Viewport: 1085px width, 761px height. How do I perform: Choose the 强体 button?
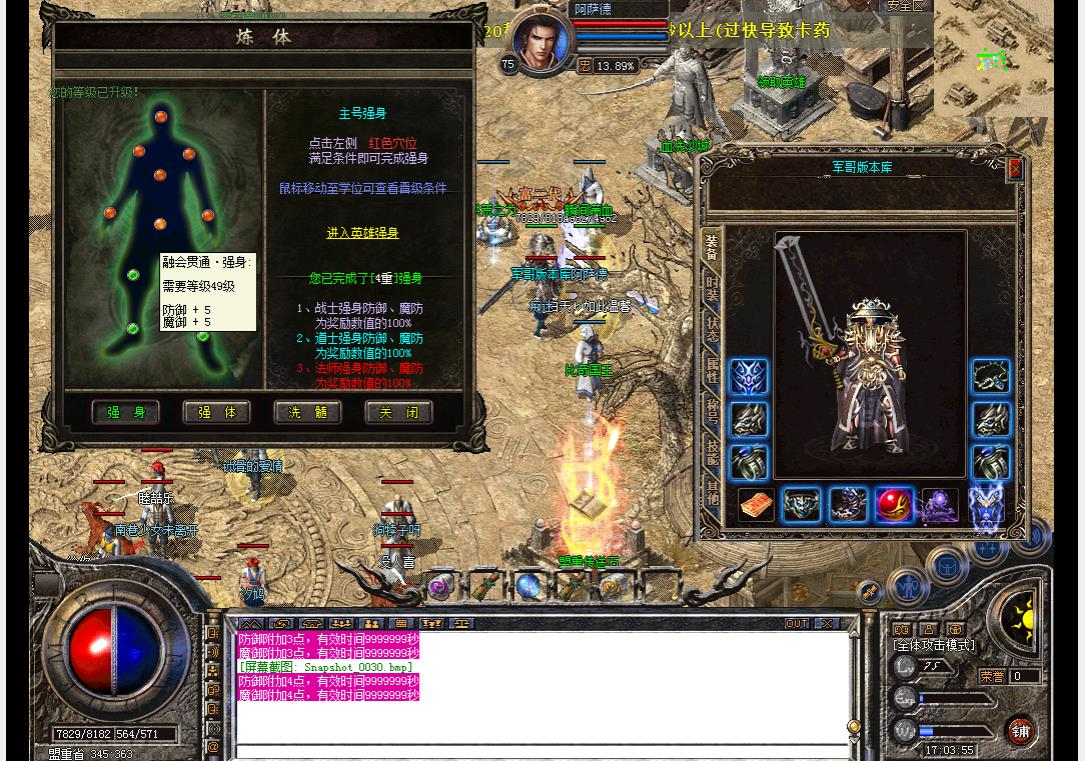(217, 412)
